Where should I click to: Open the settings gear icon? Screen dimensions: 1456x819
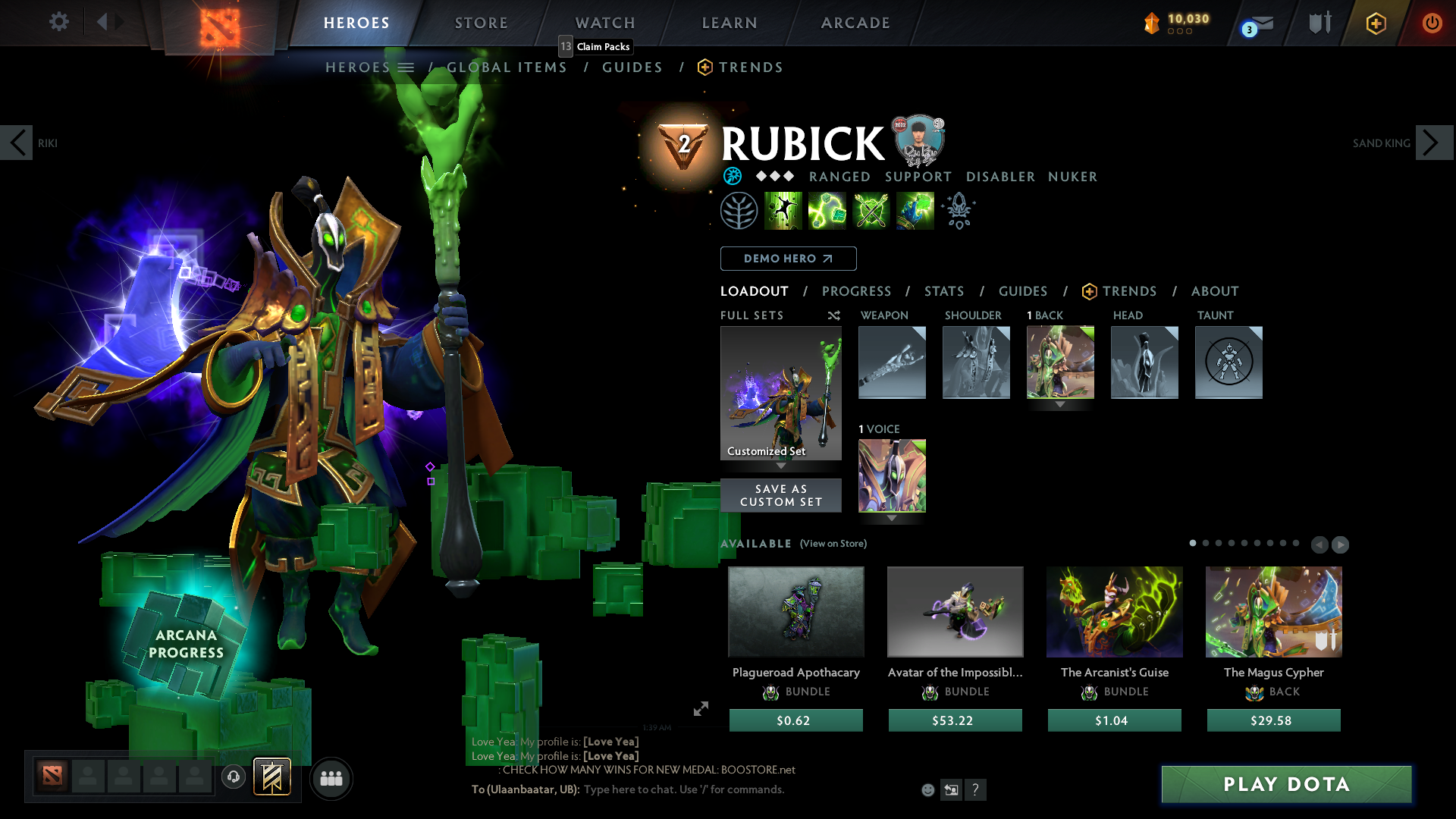[x=58, y=22]
